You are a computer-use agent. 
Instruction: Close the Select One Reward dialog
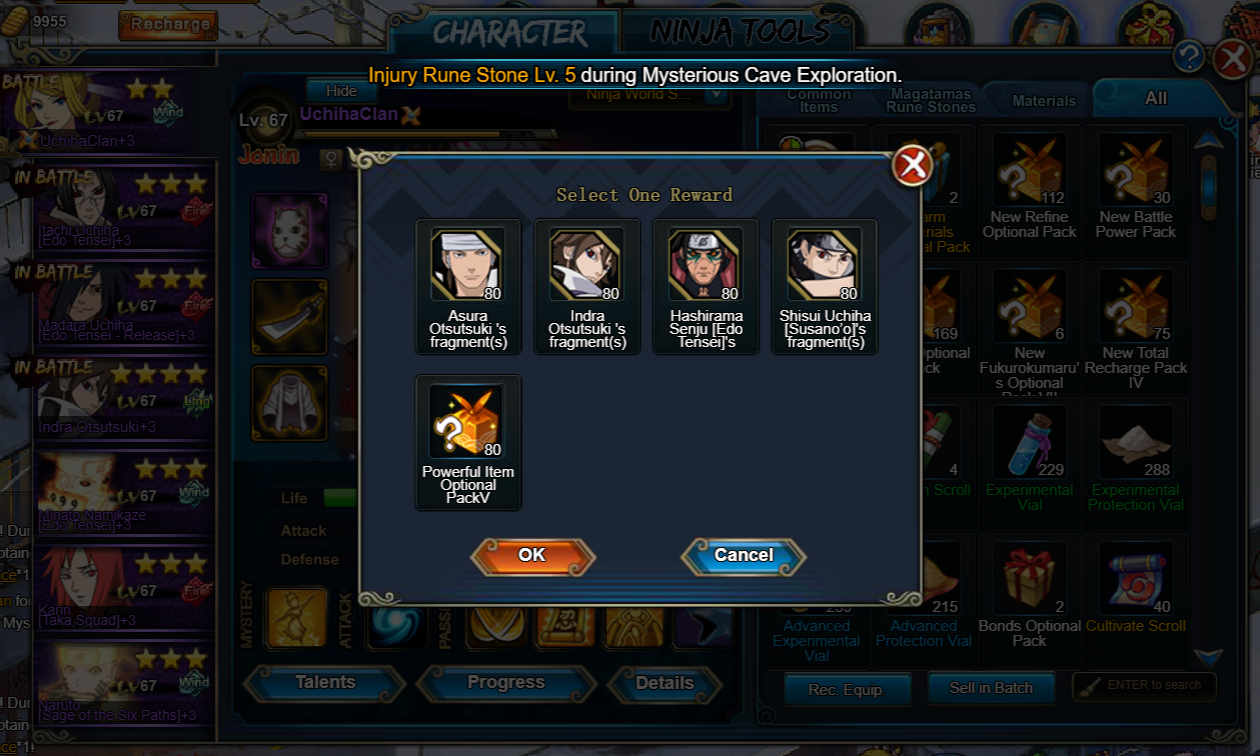[912, 165]
